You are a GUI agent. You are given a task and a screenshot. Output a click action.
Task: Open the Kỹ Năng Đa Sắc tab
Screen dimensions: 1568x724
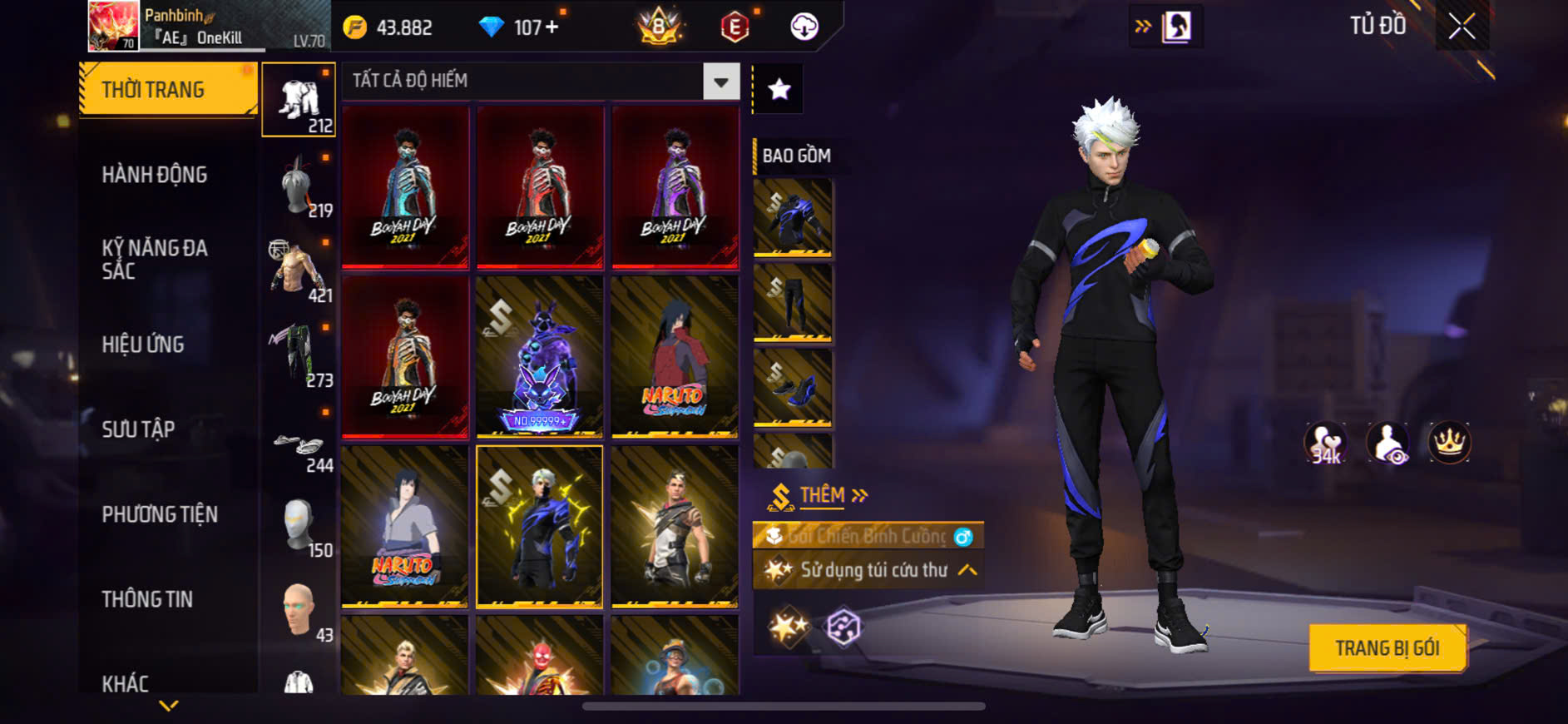[x=155, y=259]
